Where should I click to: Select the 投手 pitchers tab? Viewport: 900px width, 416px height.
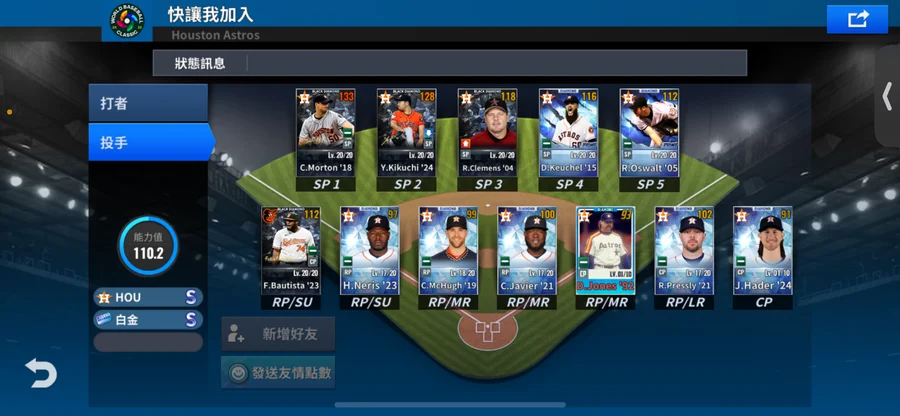point(147,143)
